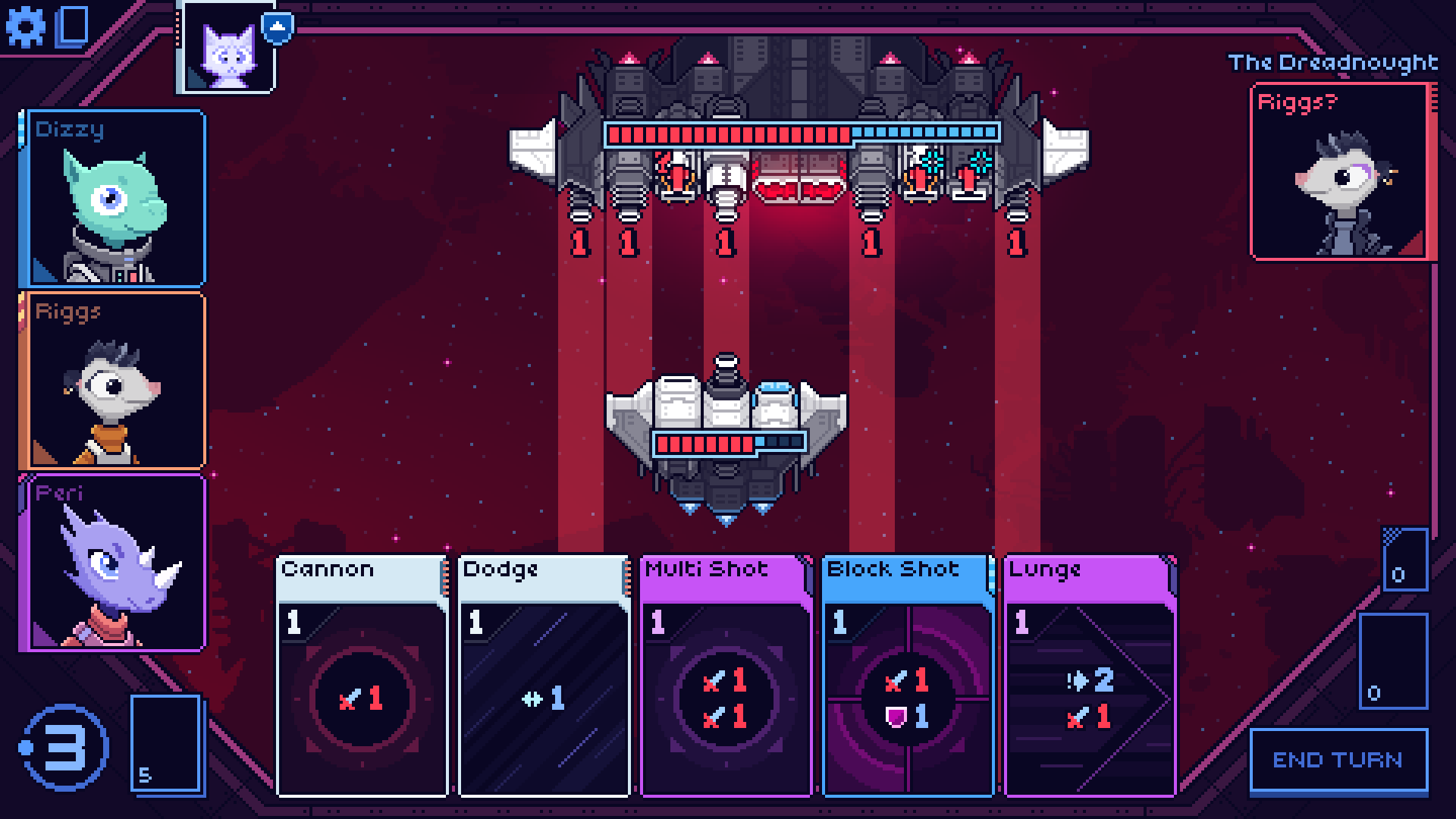Open the discard pile

coord(1393,661)
